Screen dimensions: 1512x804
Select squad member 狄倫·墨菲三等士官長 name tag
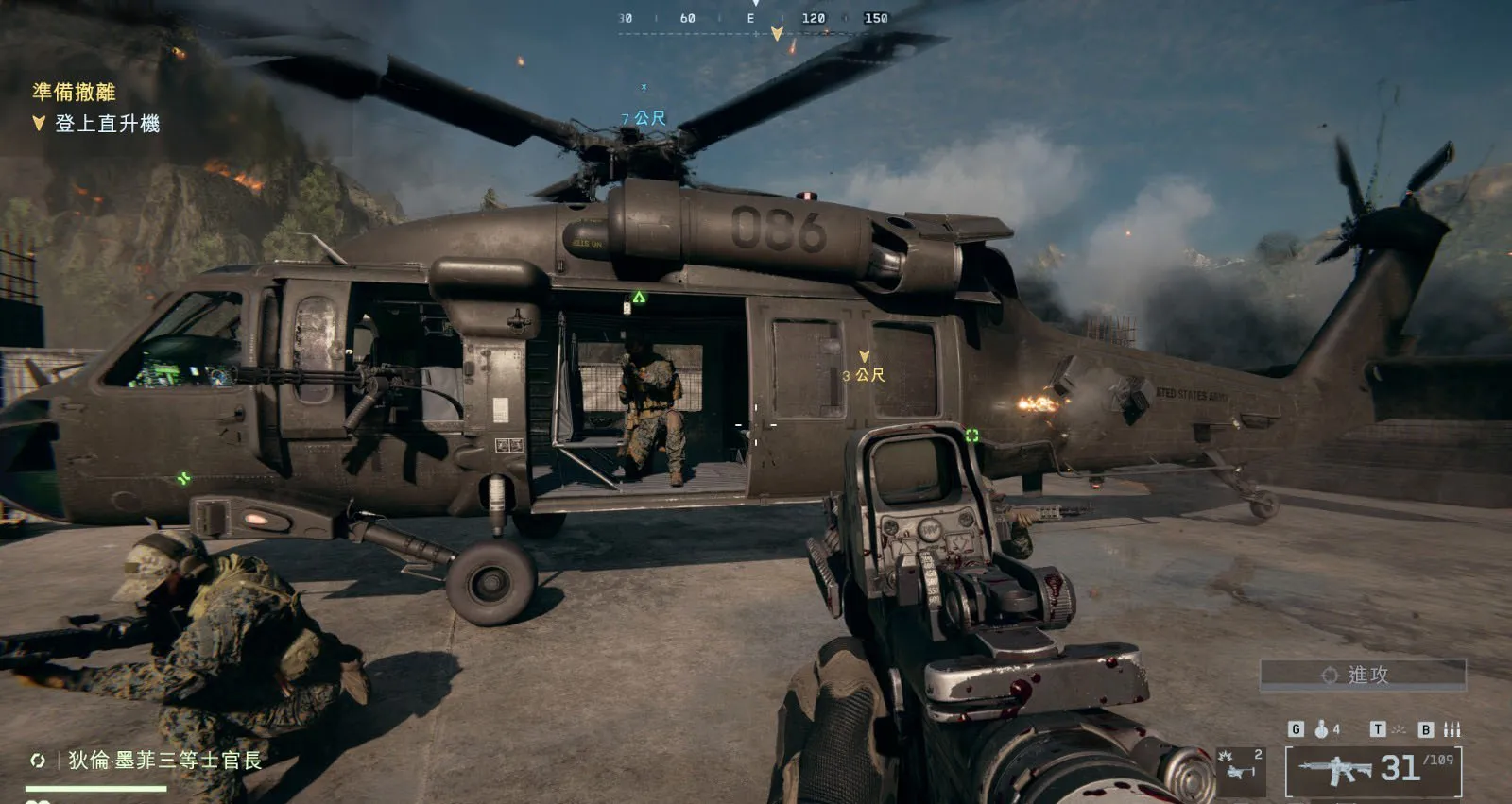[163, 761]
